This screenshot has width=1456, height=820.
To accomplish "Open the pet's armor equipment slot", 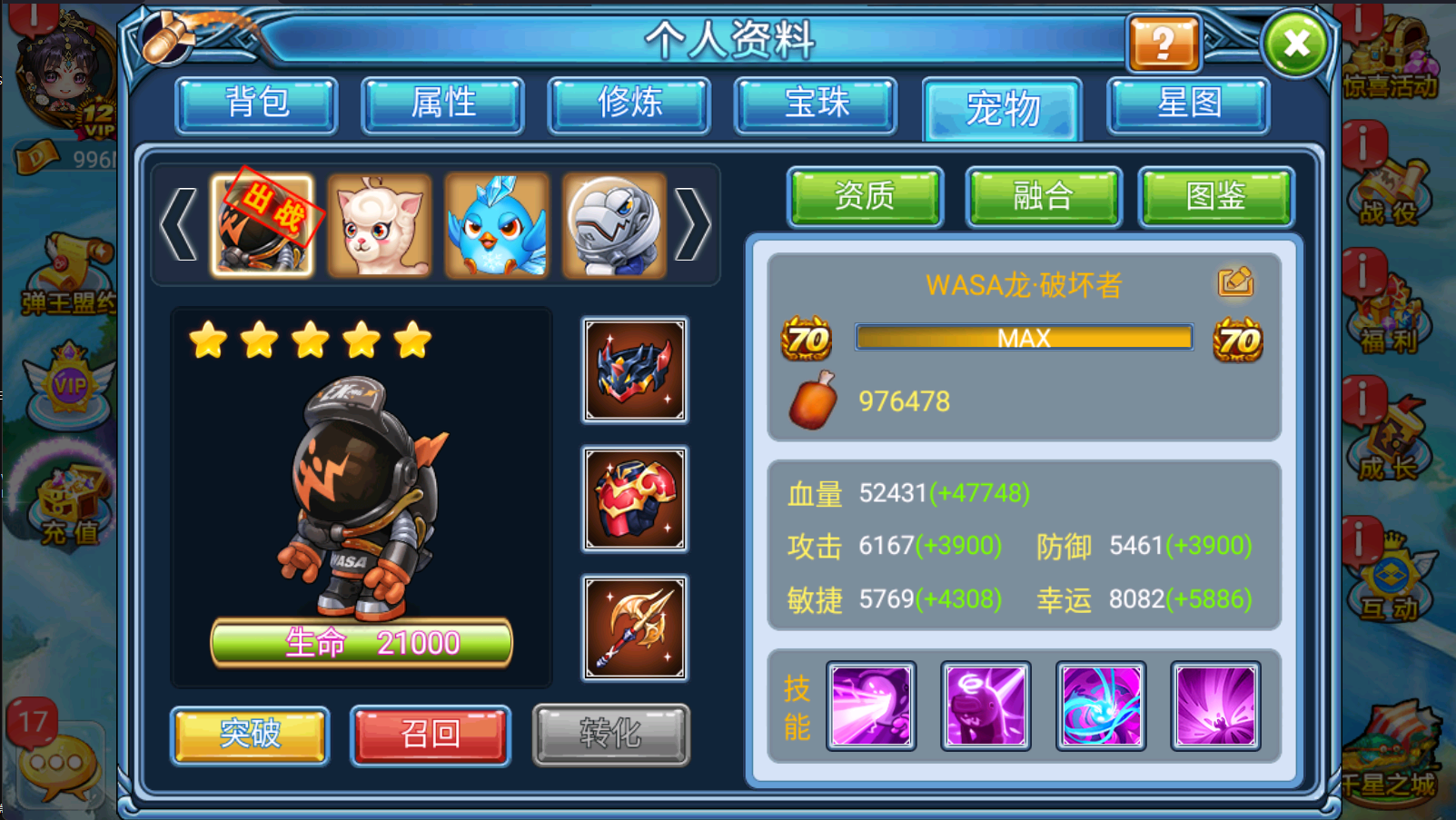I will coord(634,499).
